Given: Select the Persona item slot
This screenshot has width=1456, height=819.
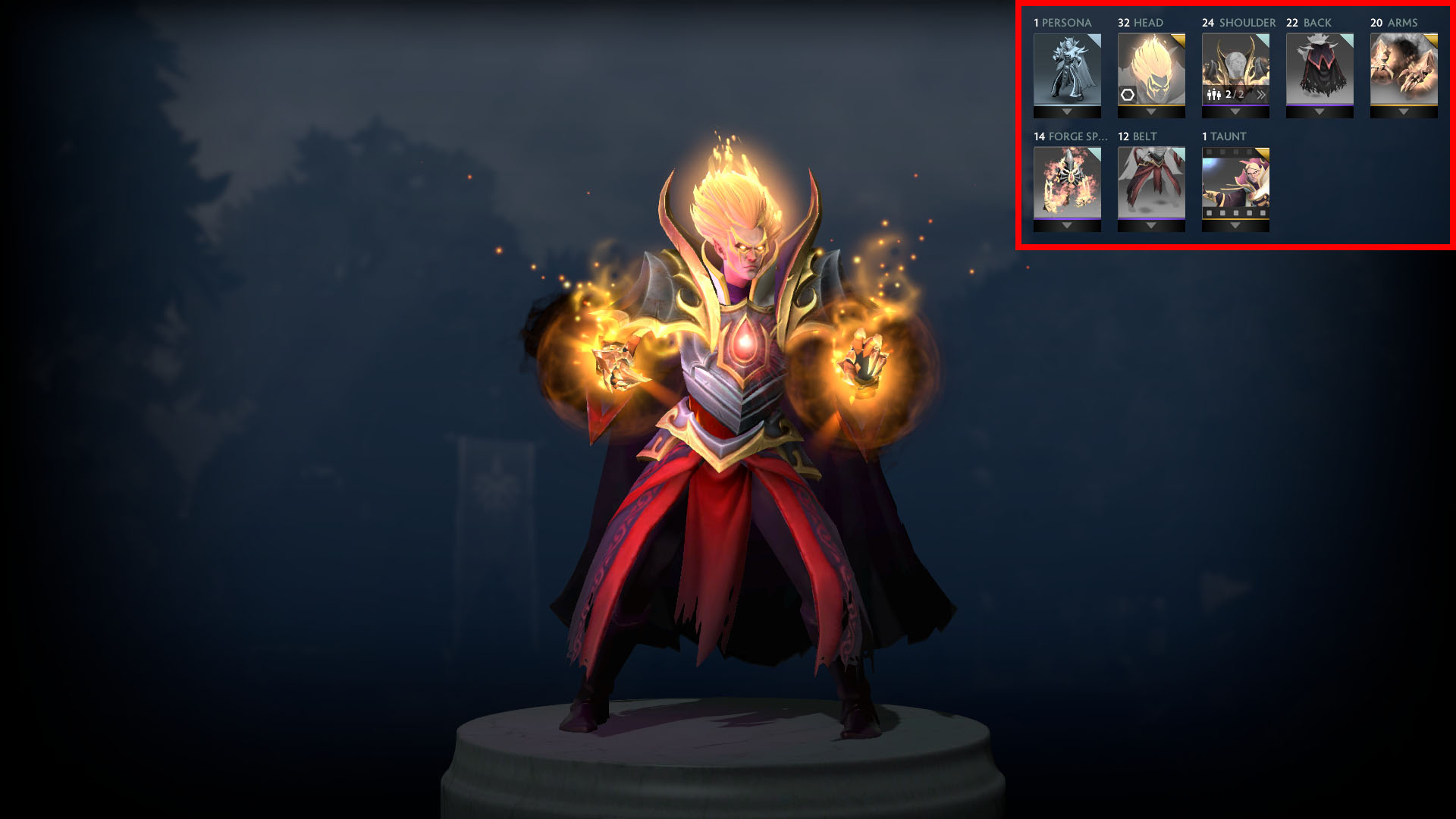Looking at the screenshot, I should (1067, 68).
